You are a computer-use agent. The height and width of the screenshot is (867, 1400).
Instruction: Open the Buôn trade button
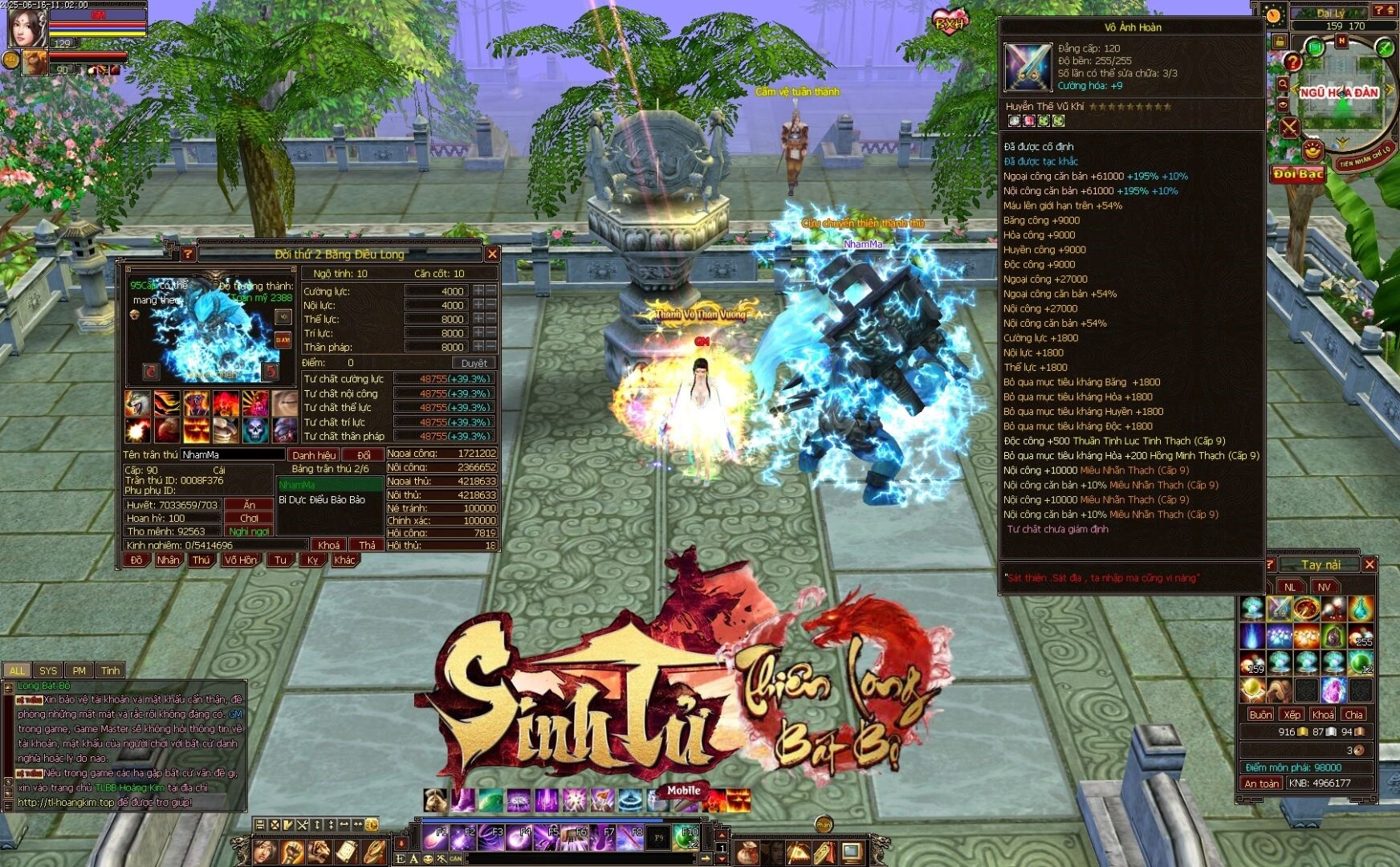click(x=1260, y=714)
